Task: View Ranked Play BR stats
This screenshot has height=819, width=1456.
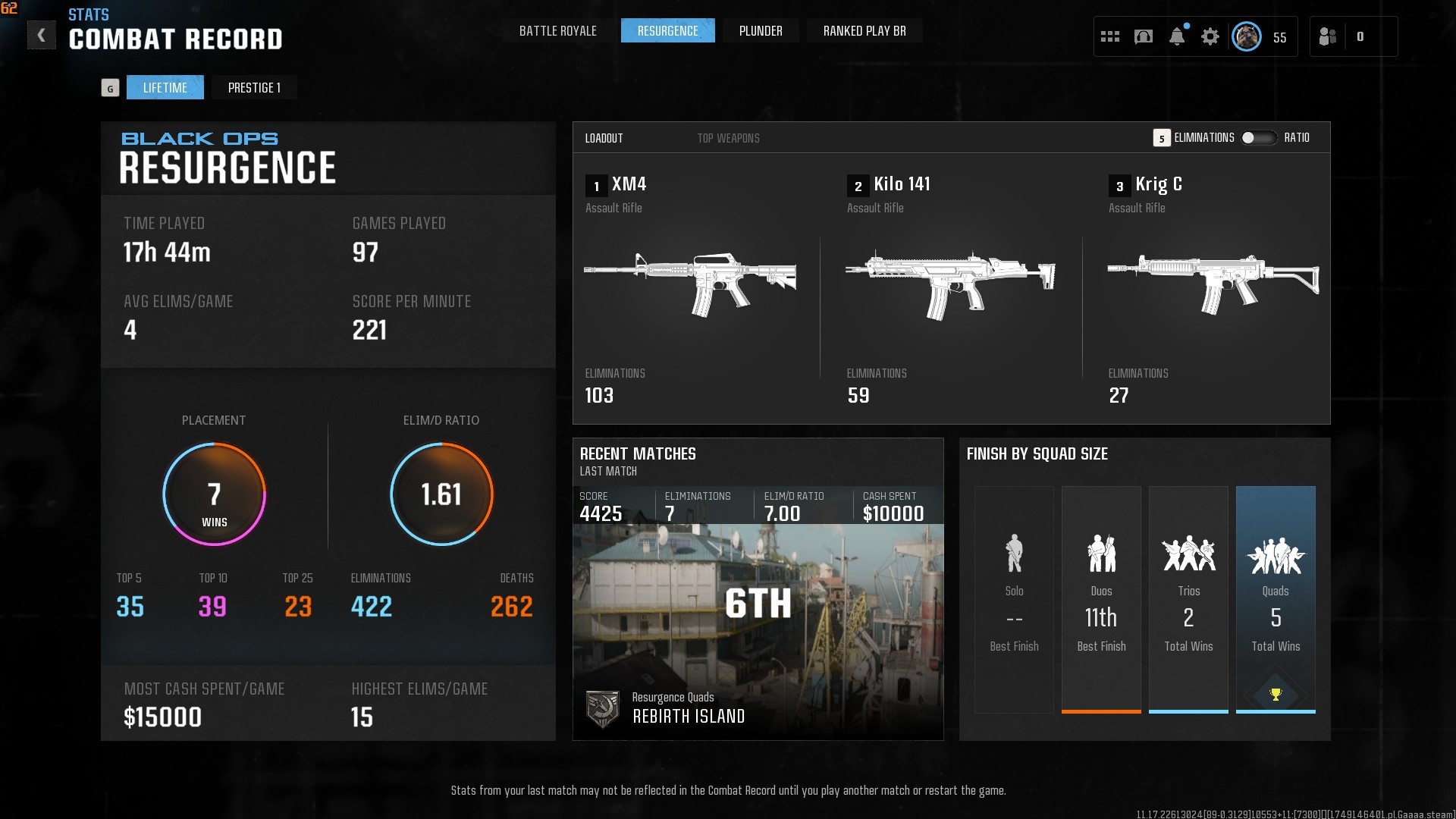Action: pos(864,31)
